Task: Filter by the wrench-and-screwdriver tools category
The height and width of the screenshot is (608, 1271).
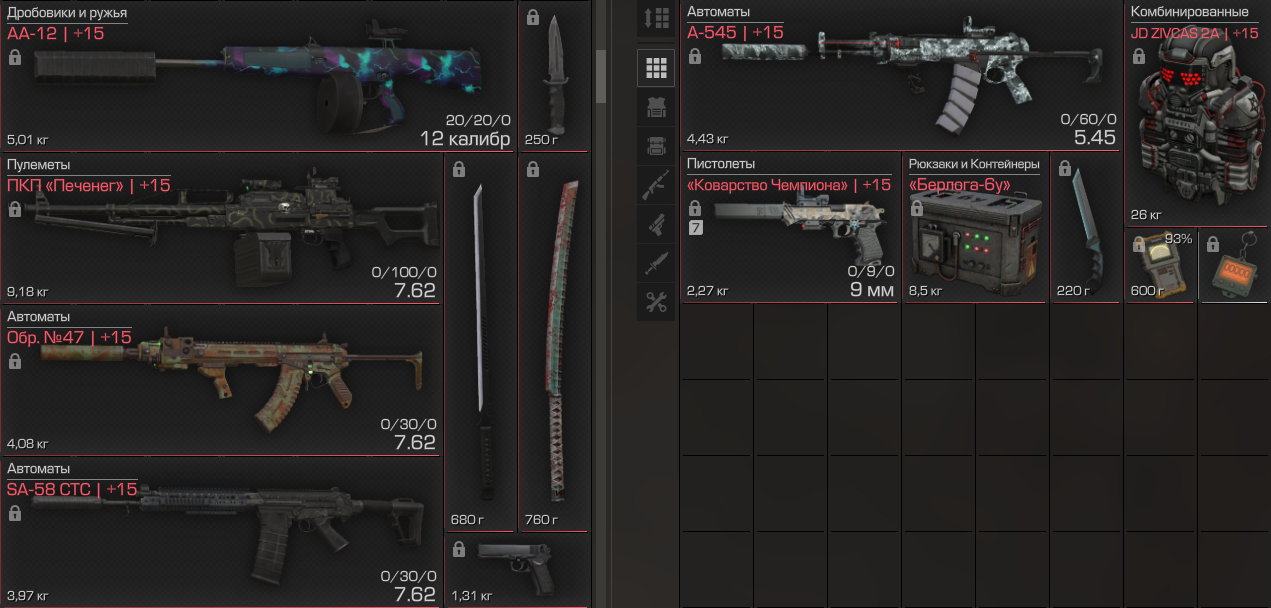Action: tap(656, 302)
